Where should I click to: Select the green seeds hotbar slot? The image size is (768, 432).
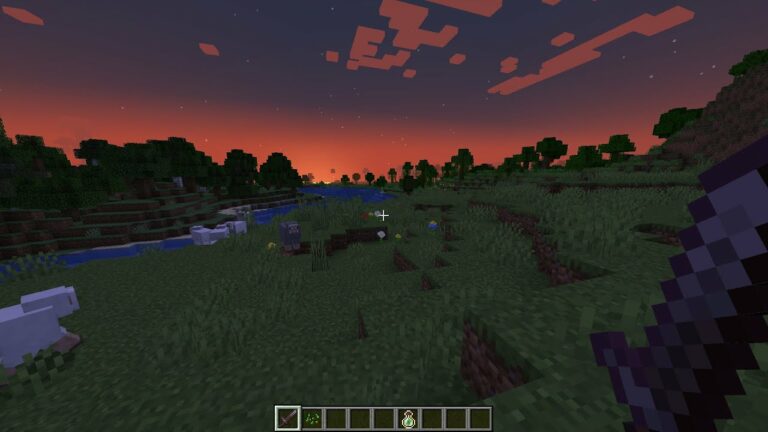coord(311,418)
